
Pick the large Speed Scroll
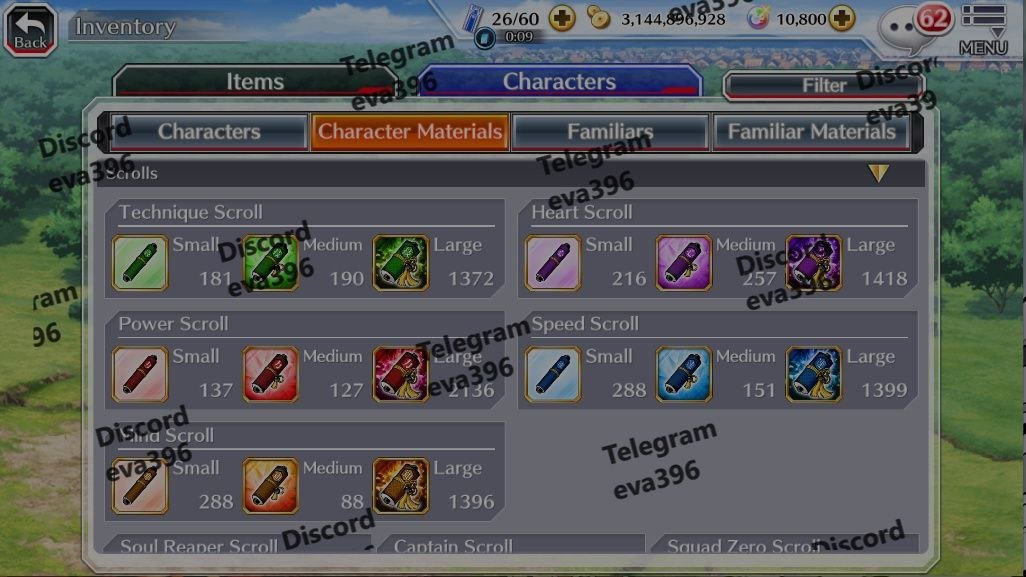814,374
